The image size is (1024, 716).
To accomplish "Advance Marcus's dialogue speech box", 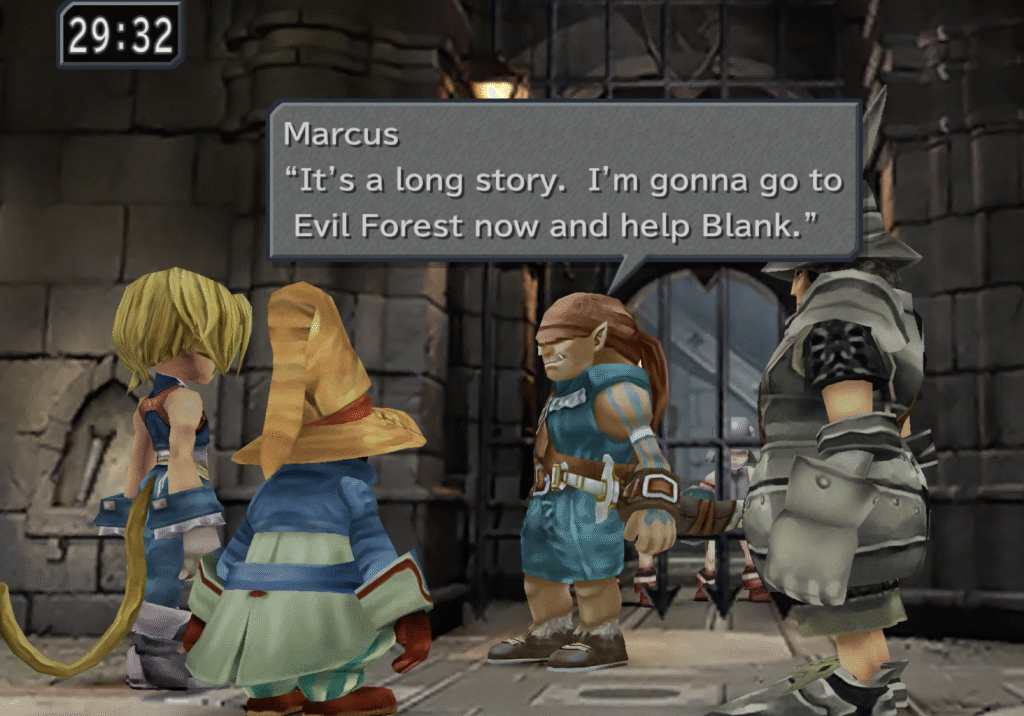I will (565, 180).
